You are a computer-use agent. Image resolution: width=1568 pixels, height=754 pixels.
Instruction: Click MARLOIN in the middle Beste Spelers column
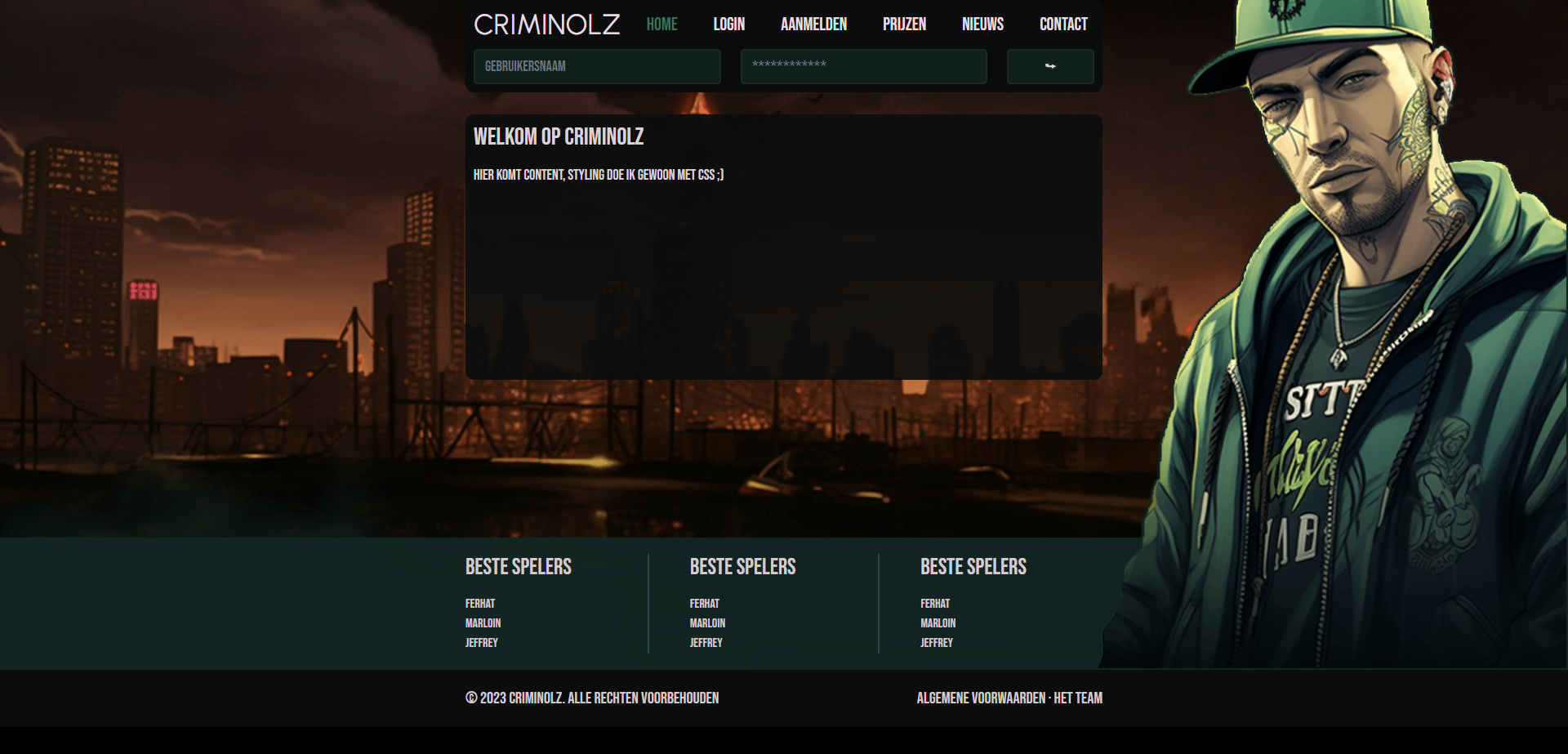pyautogui.click(x=707, y=623)
